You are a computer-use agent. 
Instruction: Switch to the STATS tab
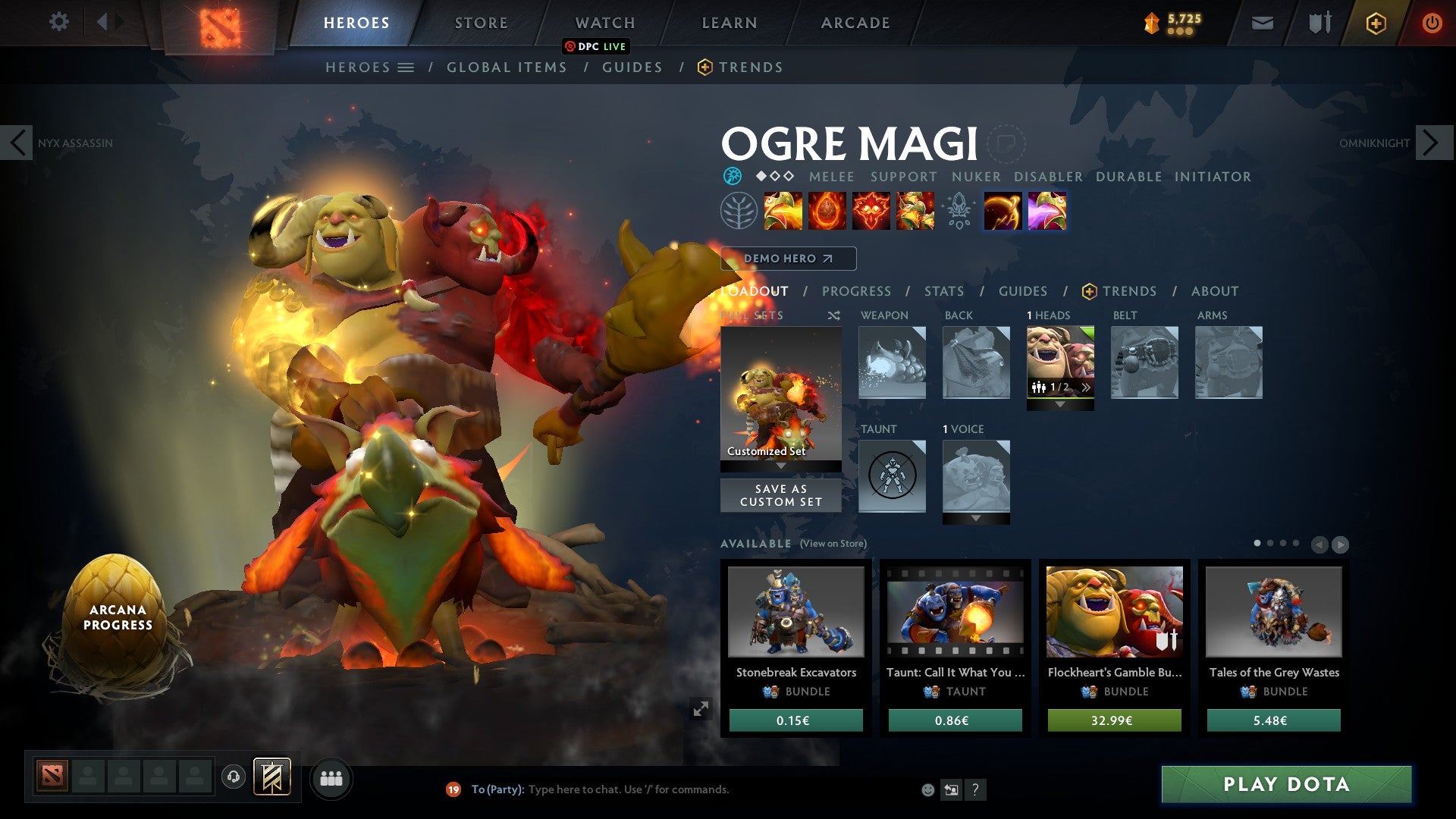pyautogui.click(x=943, y=291)
